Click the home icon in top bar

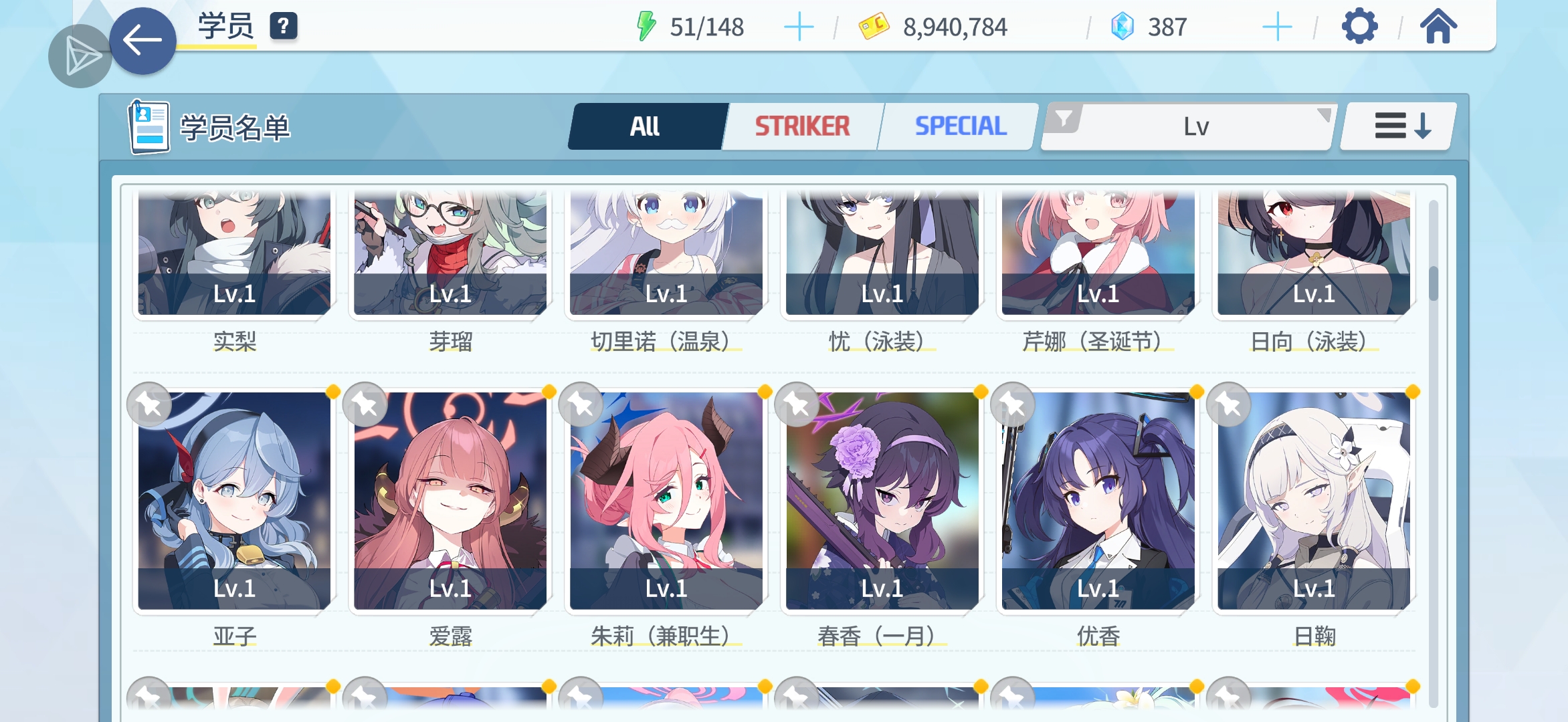[1437, 27]
